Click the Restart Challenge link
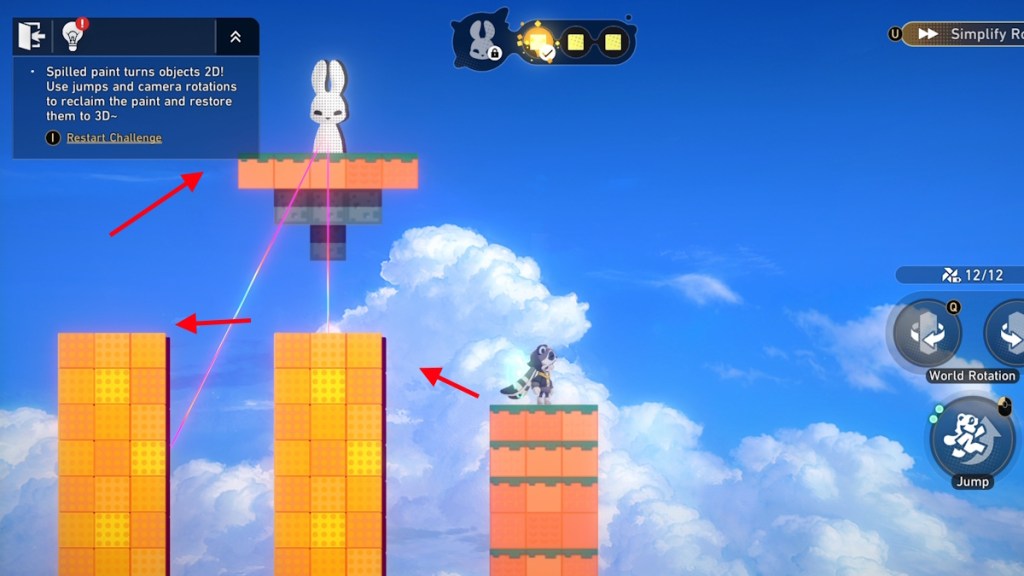 click(x=114, y=138)
